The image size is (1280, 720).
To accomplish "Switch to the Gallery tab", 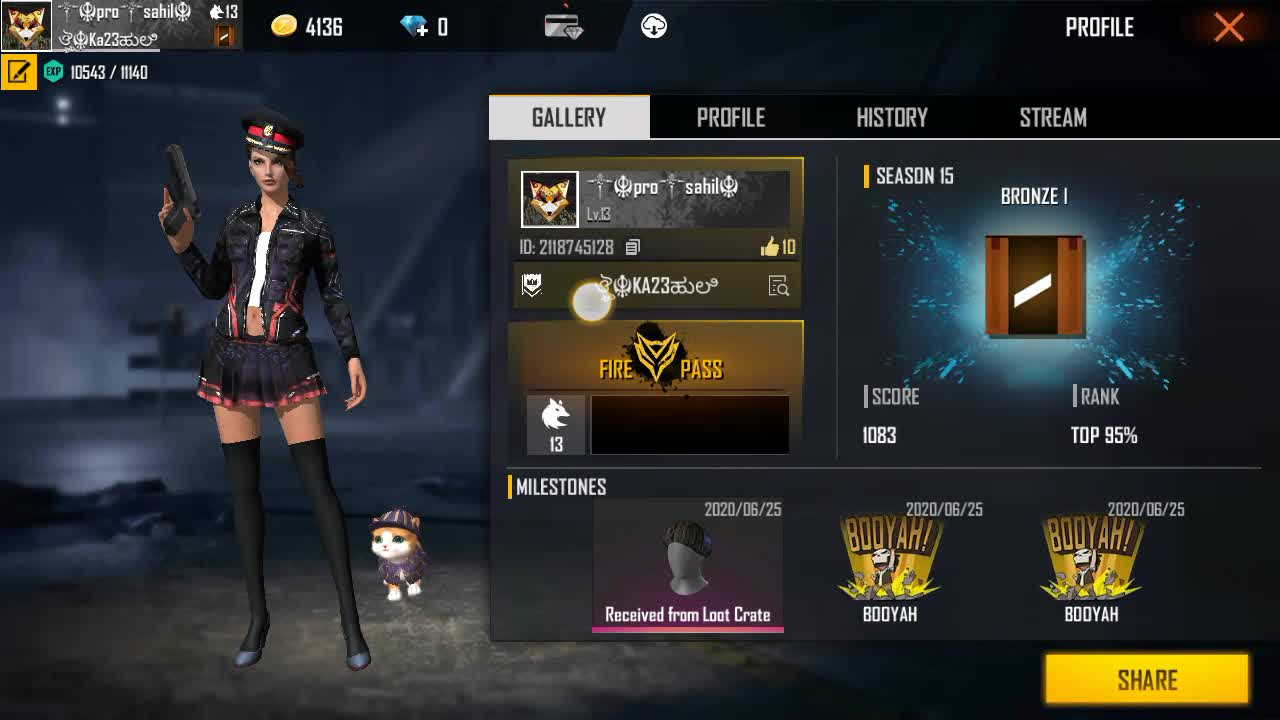I will (569, 118).
